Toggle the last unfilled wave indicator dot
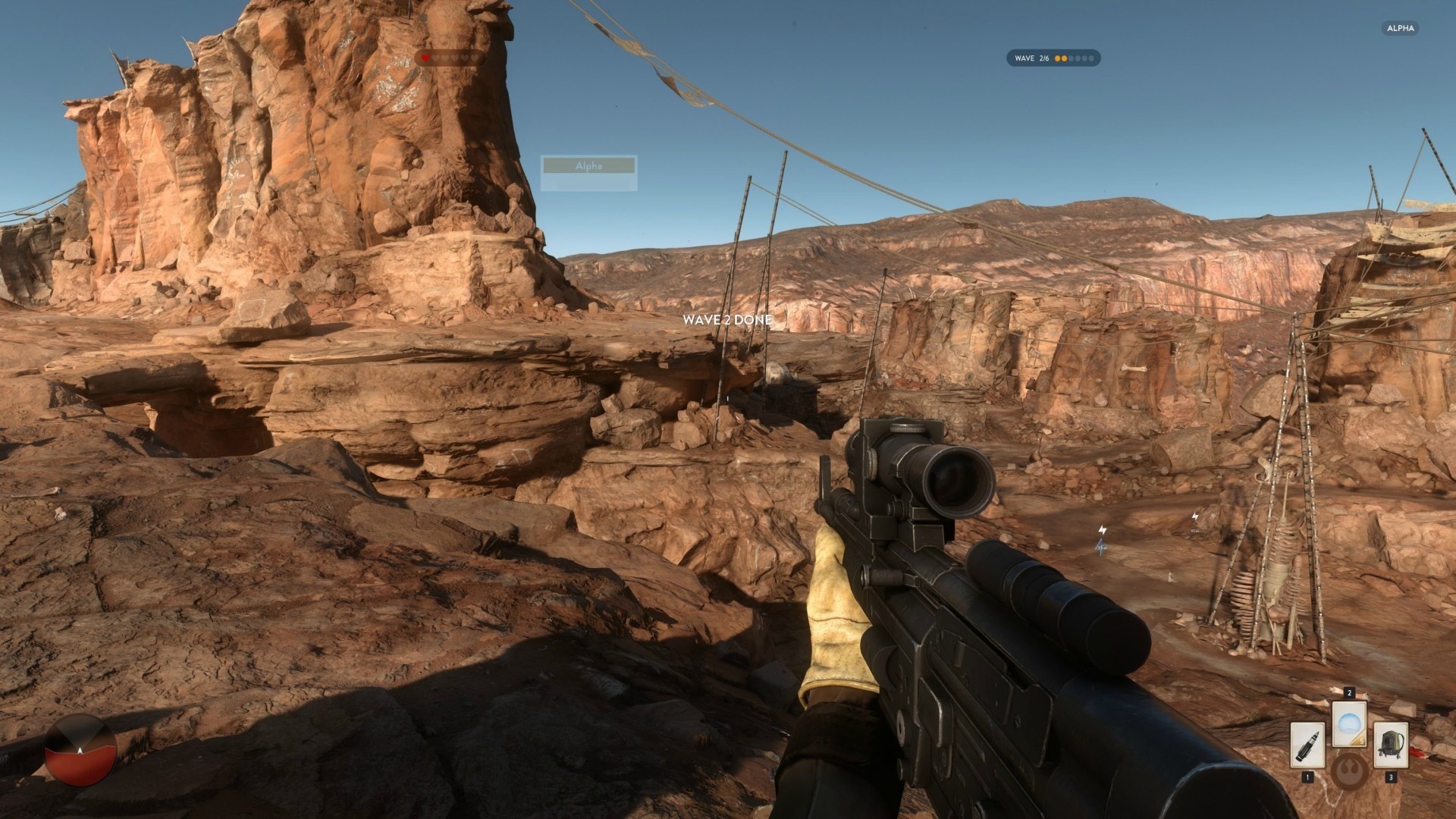 coord(1092,58)
